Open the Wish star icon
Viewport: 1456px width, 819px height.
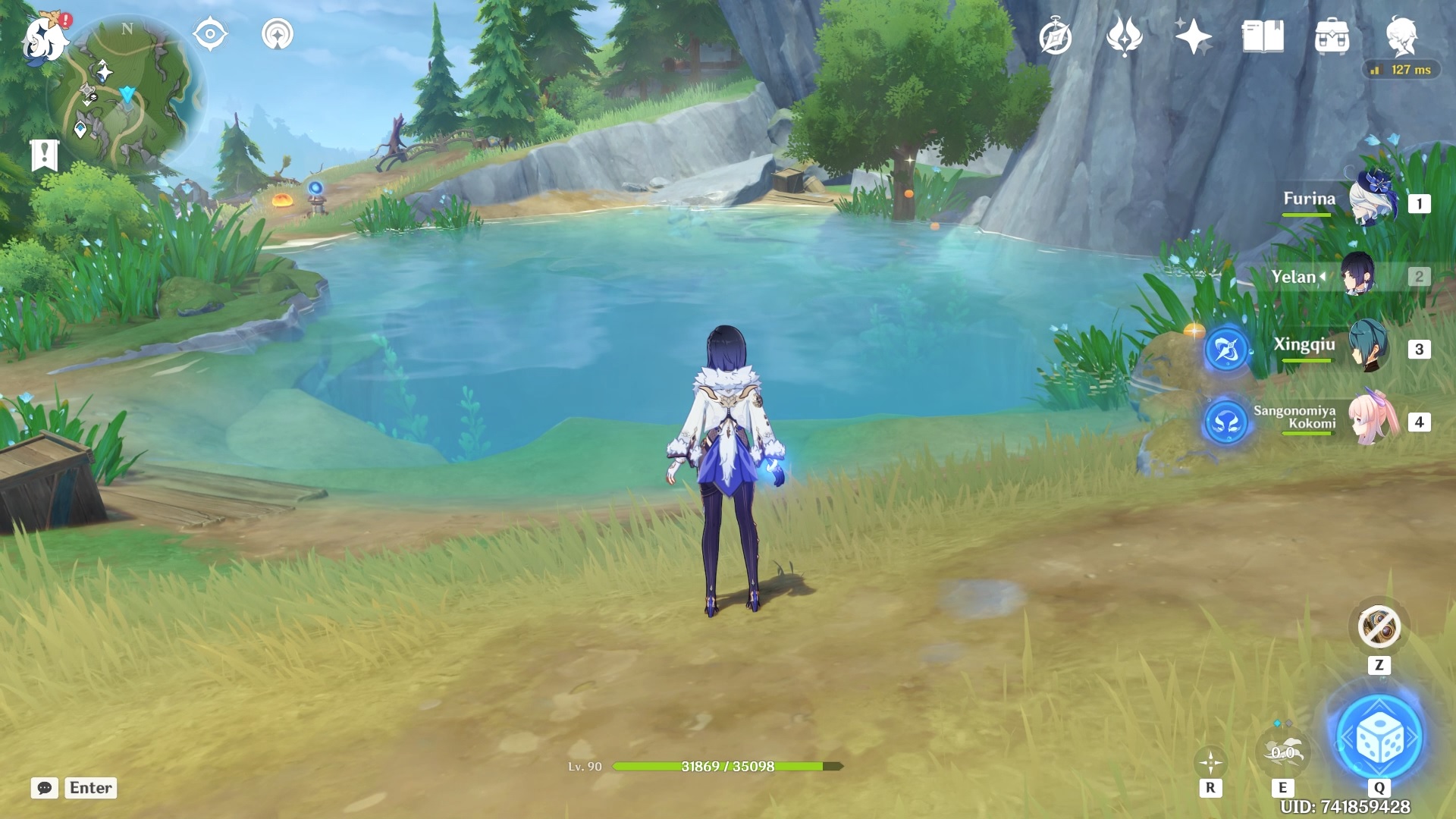coord(1193,36)
